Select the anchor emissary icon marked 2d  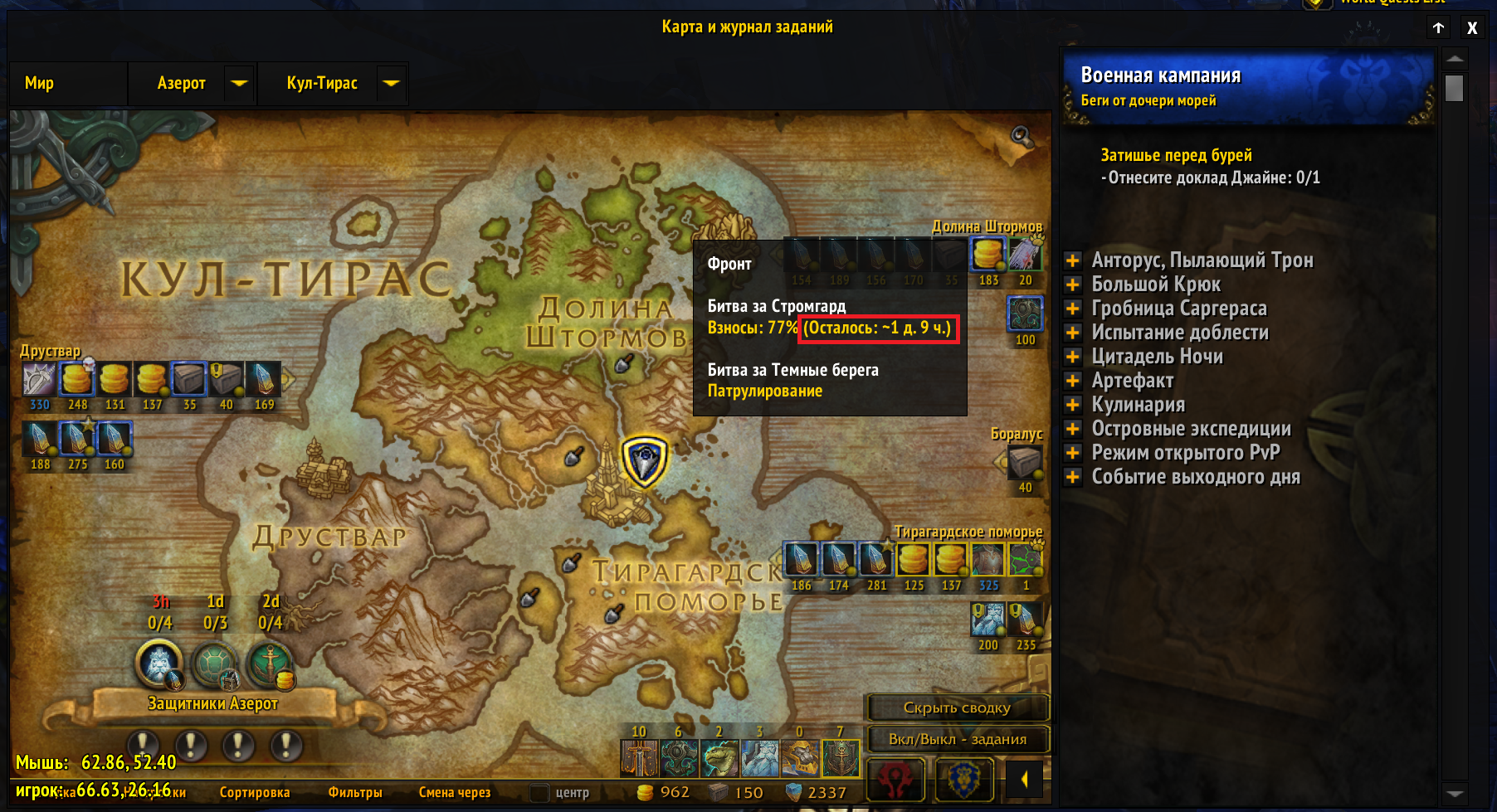270,665
